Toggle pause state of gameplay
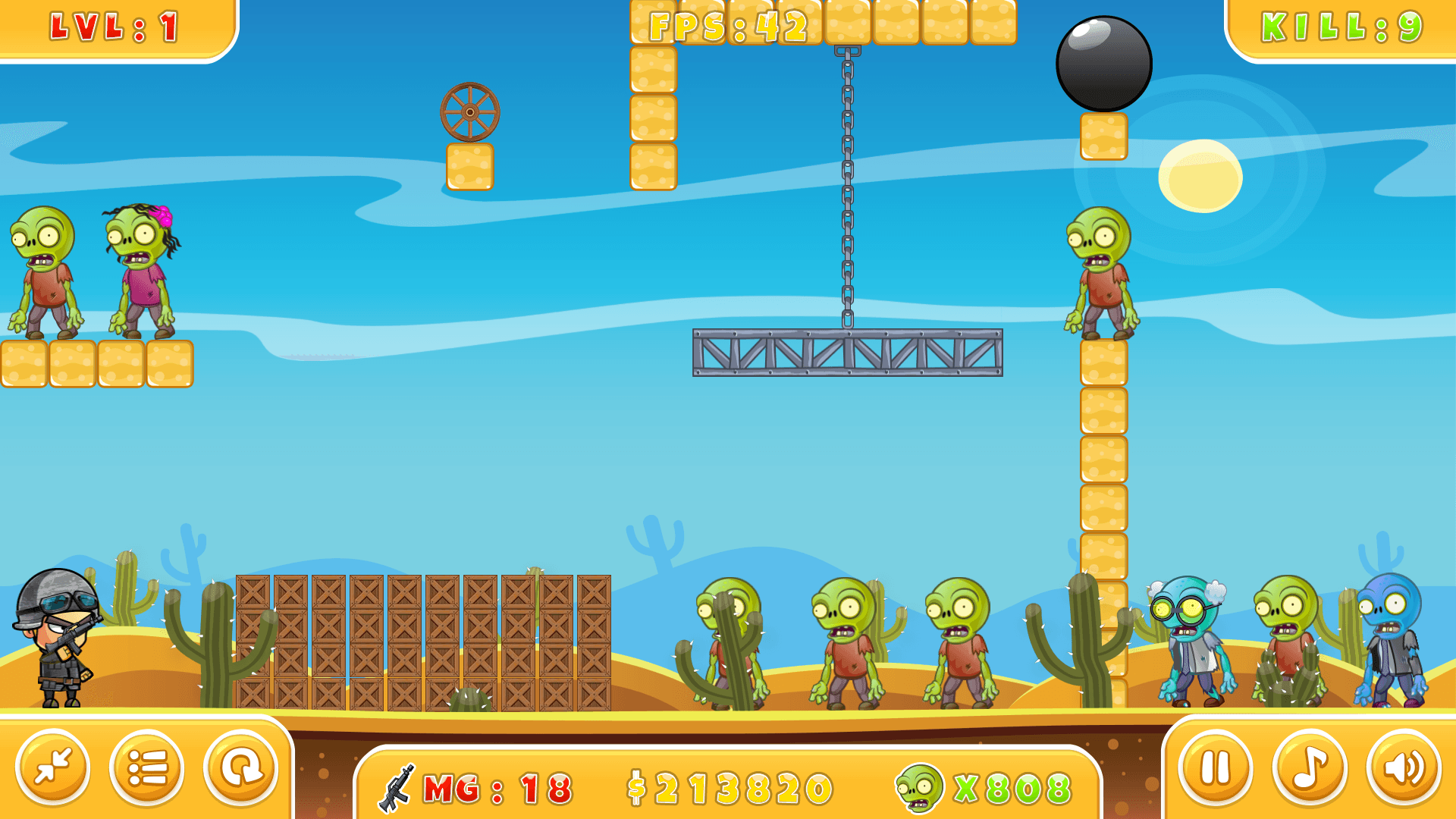 coord(1216,767)
